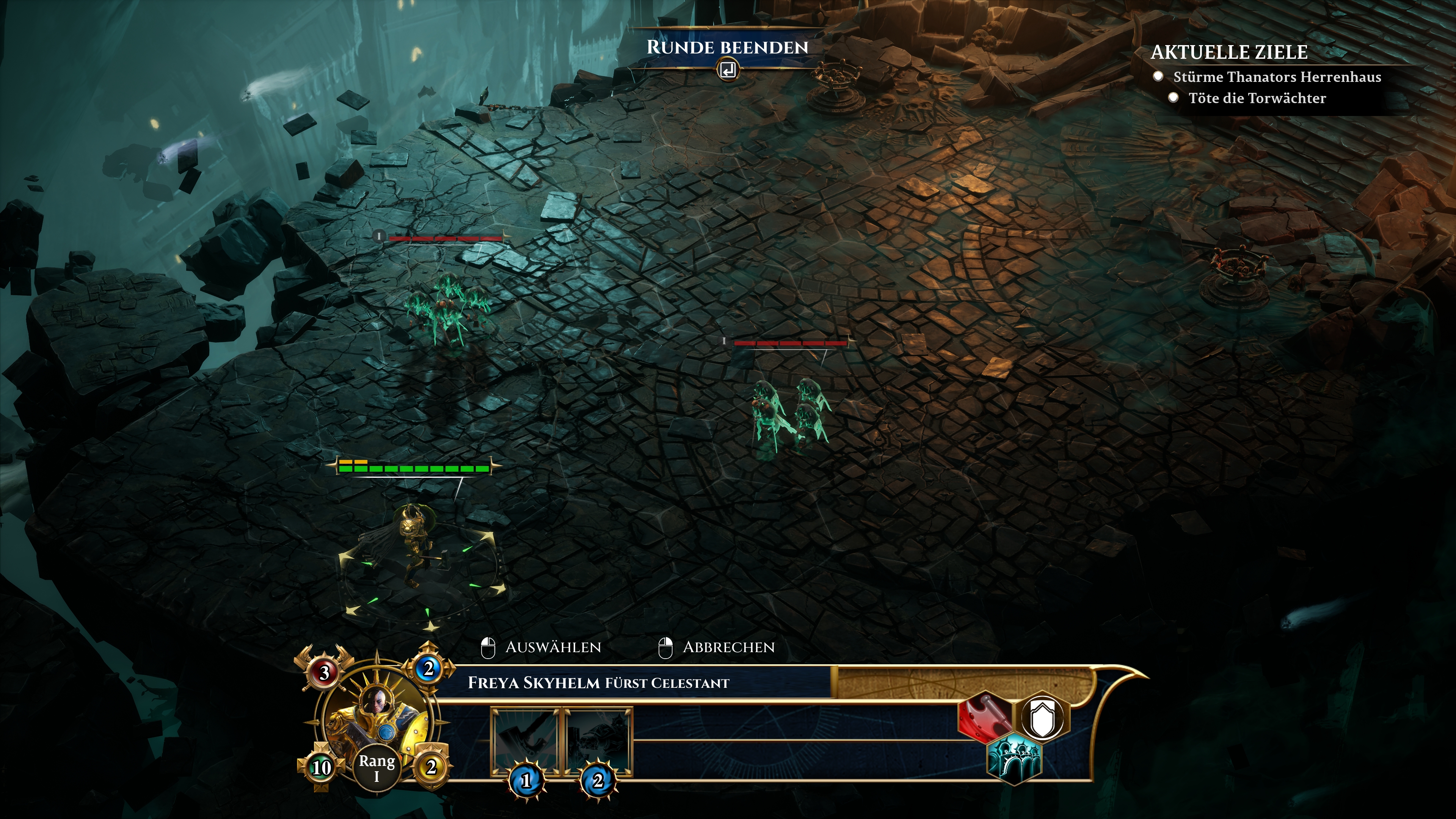Open the Aktuelle Ziele objectives tracker
Viewport: 1456px width, 819px height.
click(x=1229, y=52)
